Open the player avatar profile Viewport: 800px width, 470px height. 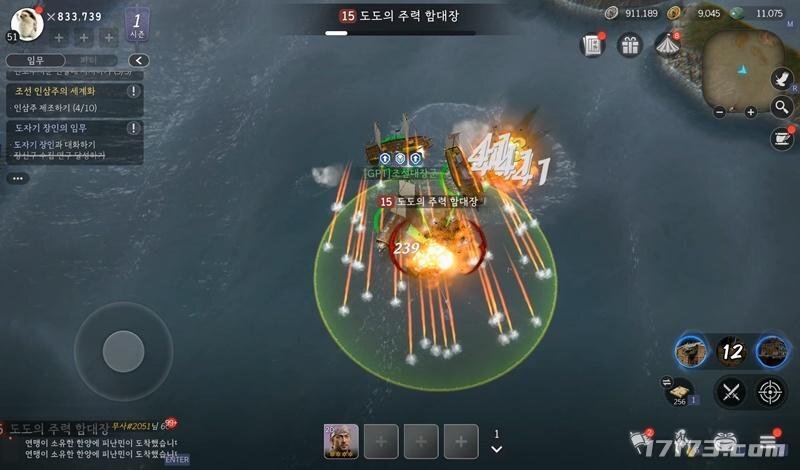[x=27, y=22]
